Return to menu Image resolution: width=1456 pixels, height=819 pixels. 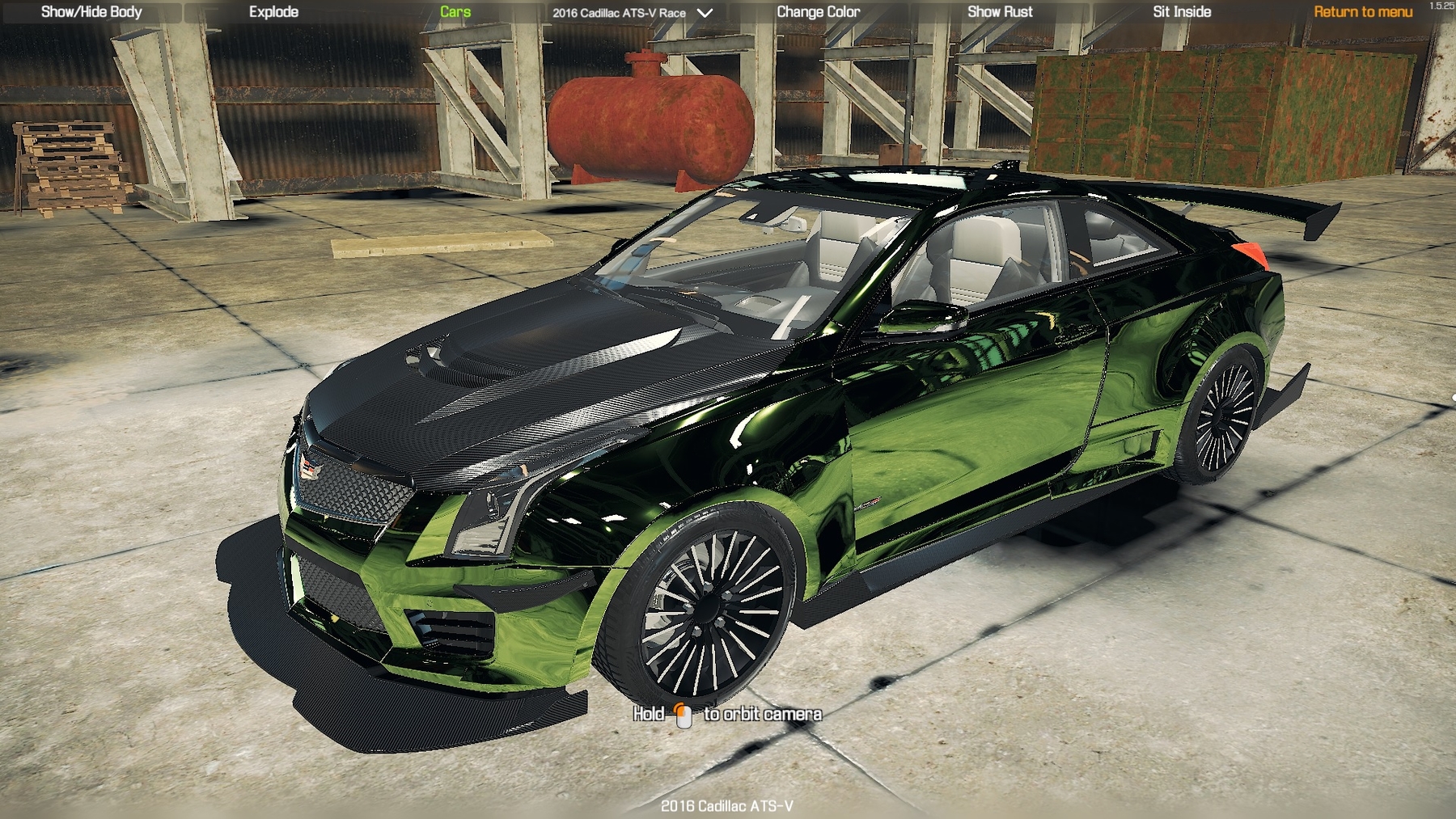pyautogui.click(x=1363, y=12)
